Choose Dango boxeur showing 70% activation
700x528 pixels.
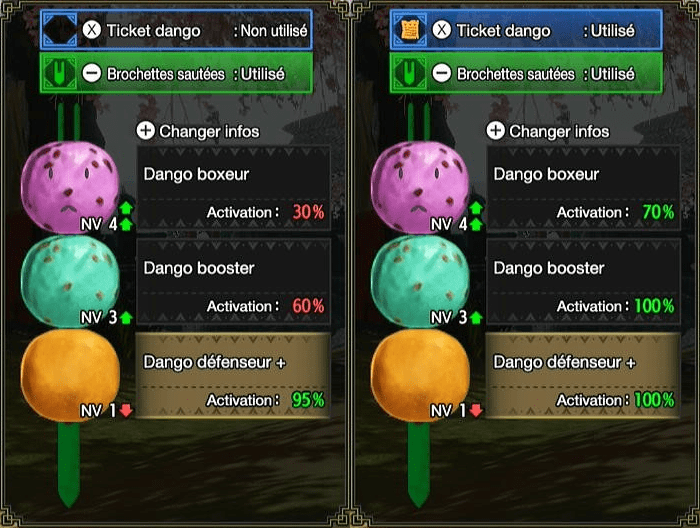tap(583, 188)
